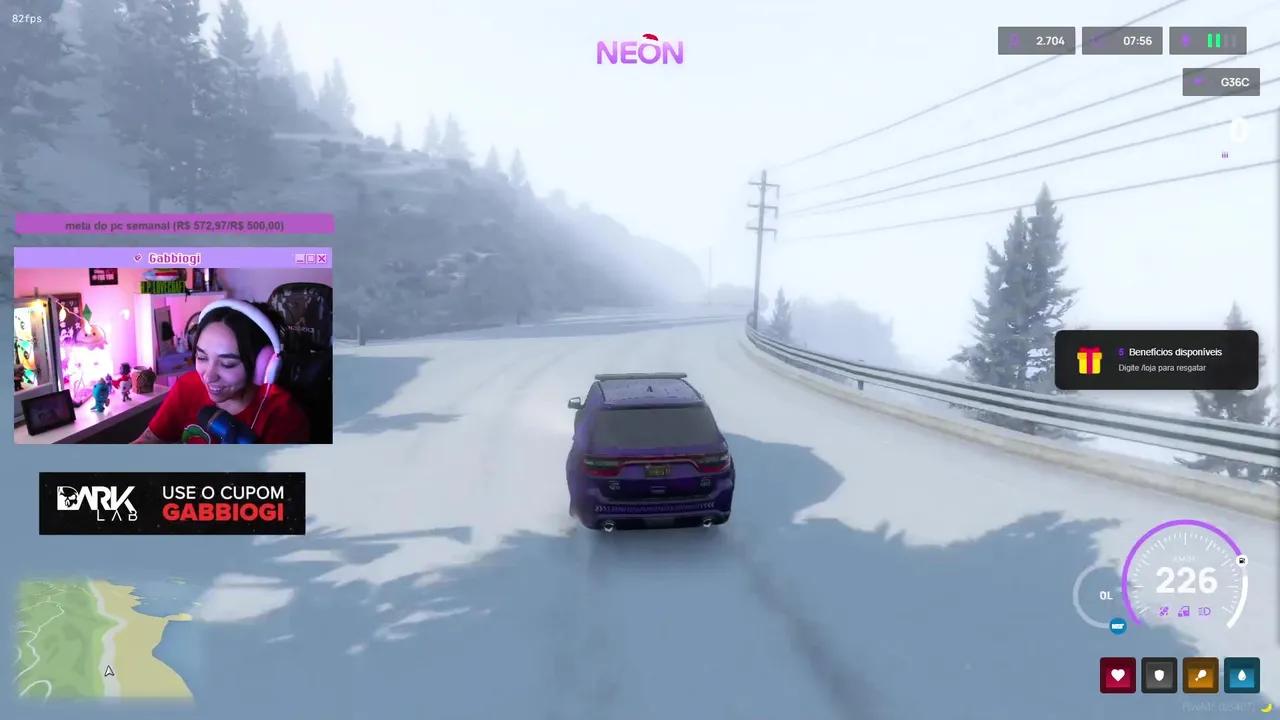Select the food drumstick status icon
1280x720 pixels.
point(1200,675)
